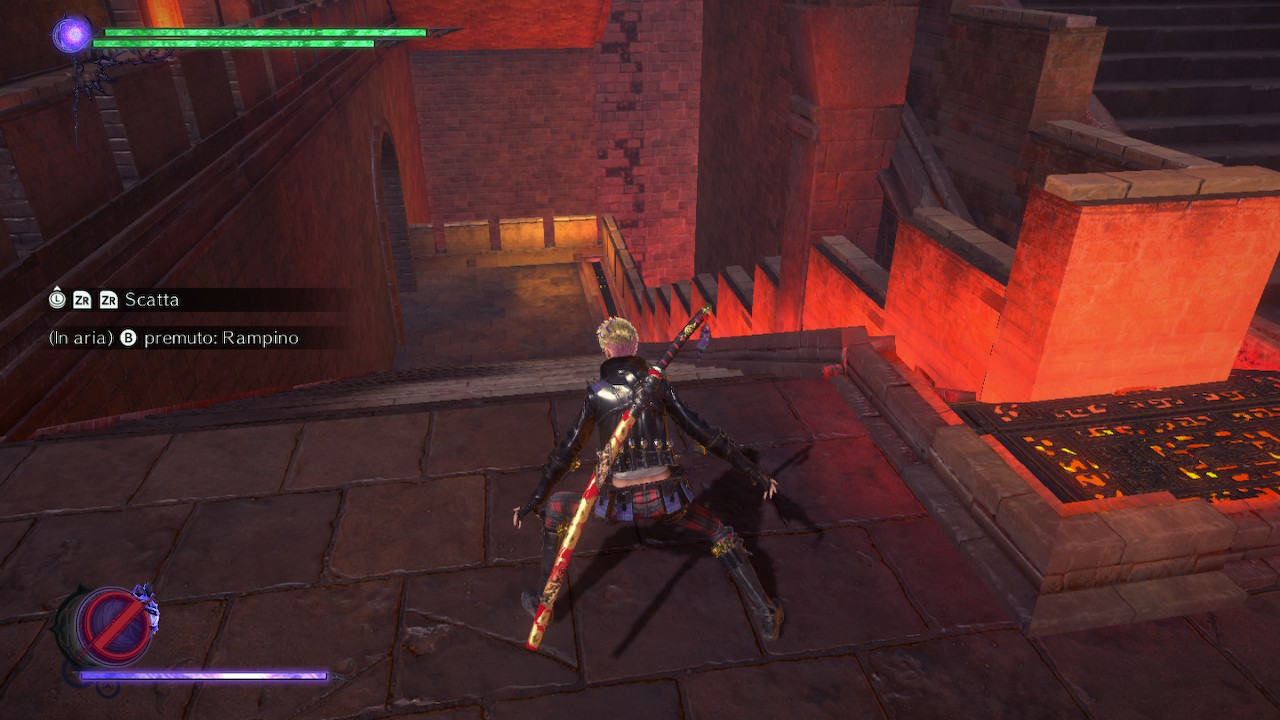Screen dimensions: 1280x720
Task: Open the Scatta action label
Action: (152, 299)
